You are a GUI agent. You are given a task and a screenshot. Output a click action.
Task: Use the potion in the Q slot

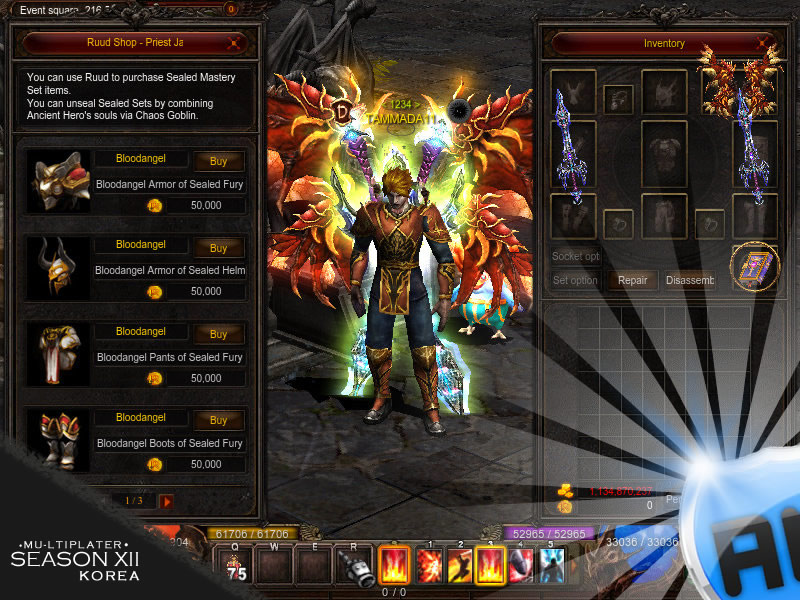[x=239, y=565]
